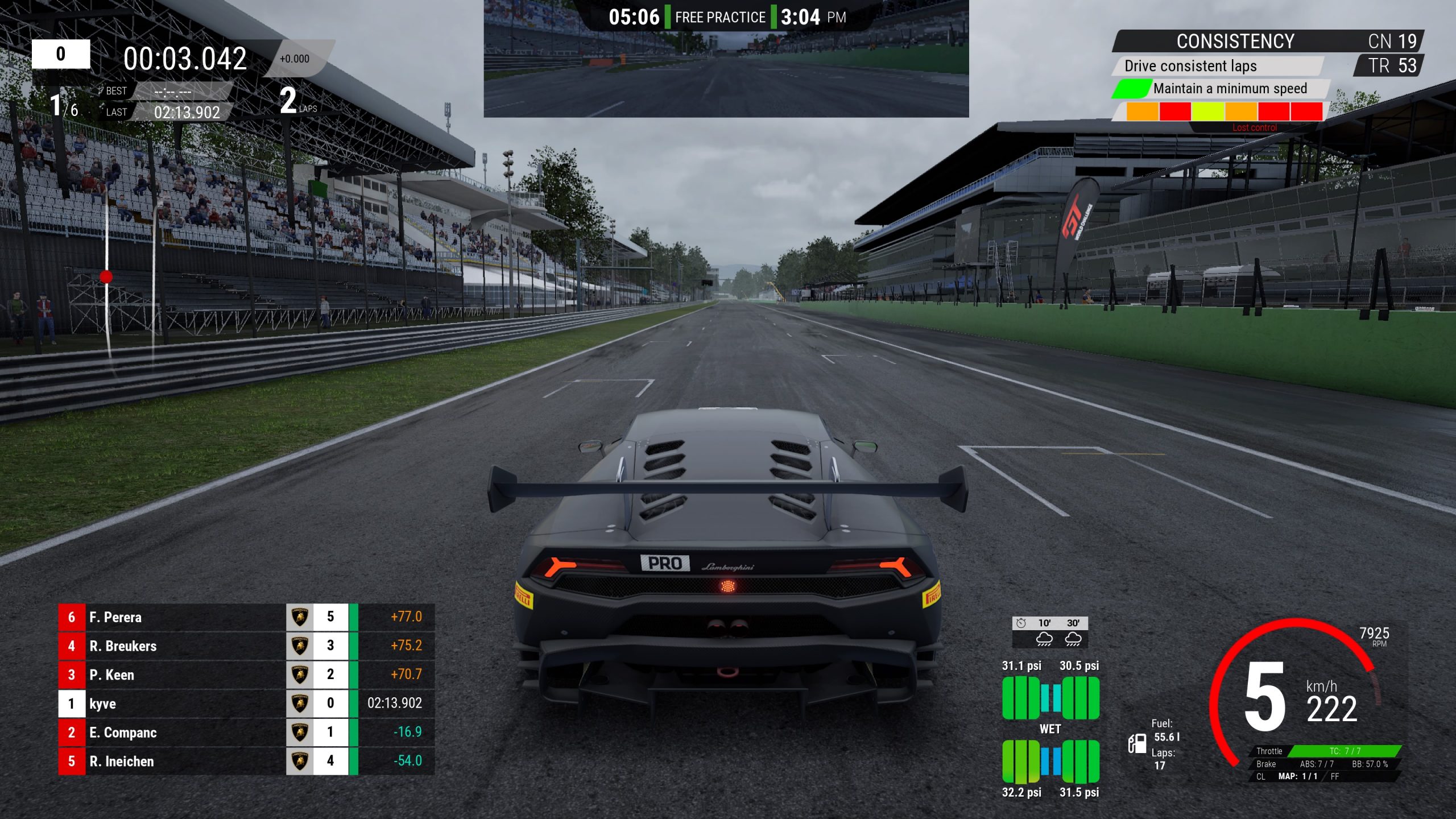Viewport: 1456px width, 819px height.
Task: Select R. Ineichen's standings row
Action: pyautogui.click(x=246, y=761)
